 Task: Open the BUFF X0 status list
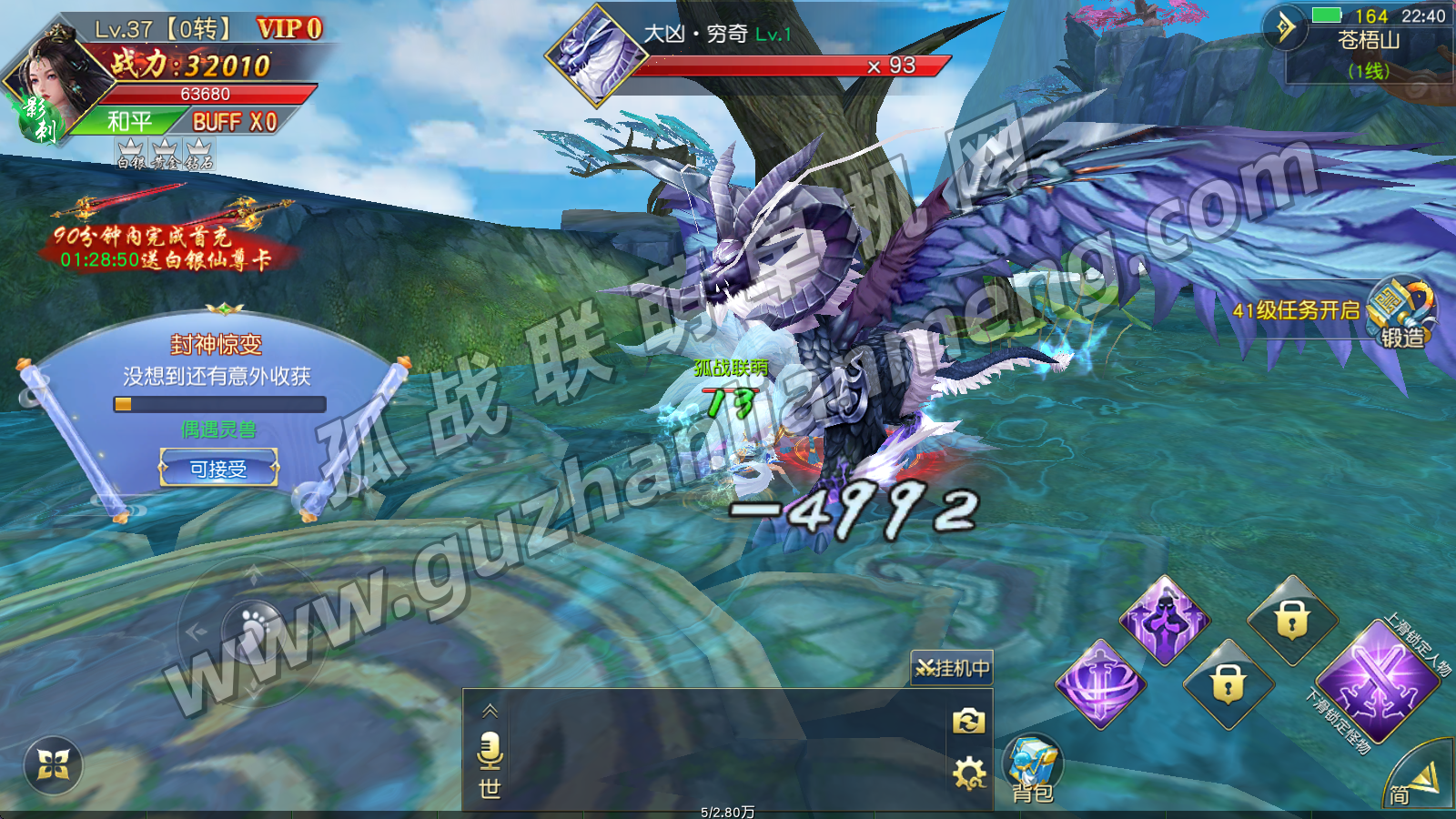(x=234, y=122)
